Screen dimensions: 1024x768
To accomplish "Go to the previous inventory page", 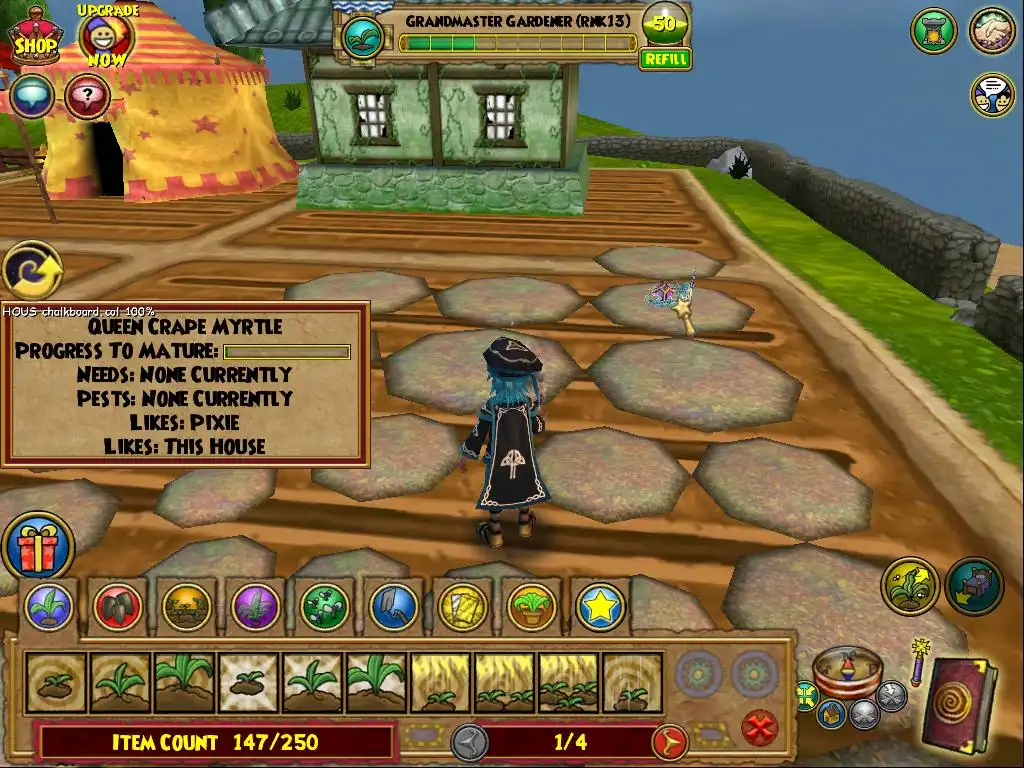I will point(469,742).
